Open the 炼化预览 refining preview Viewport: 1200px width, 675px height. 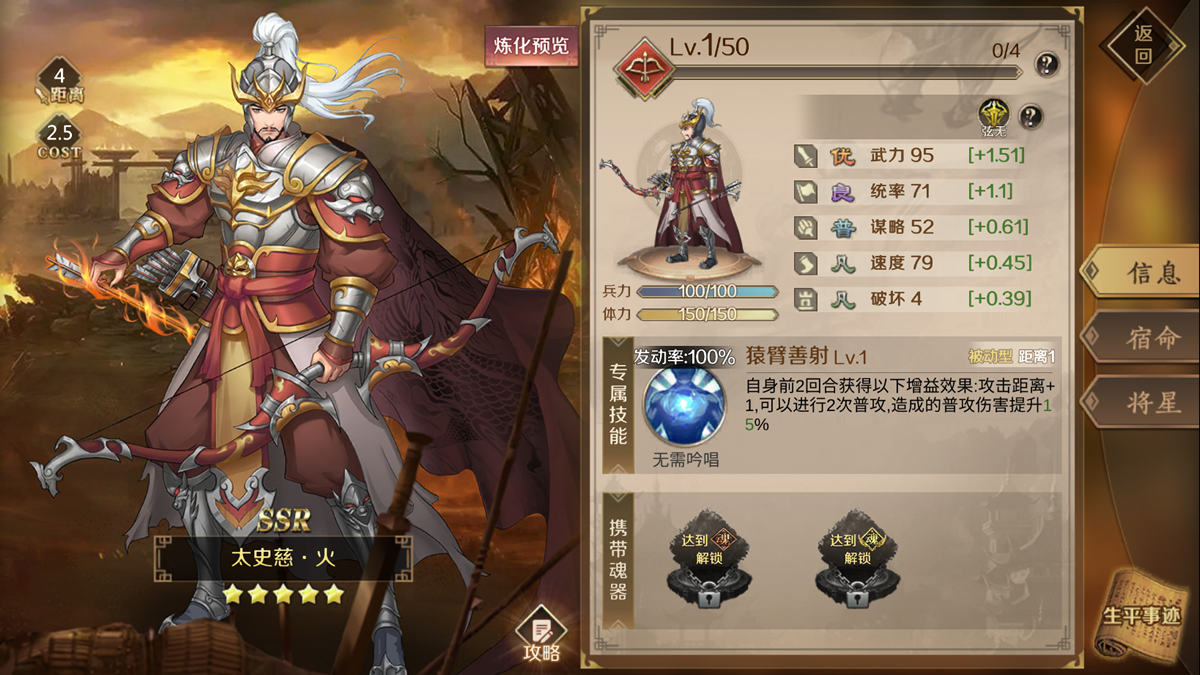pyautogui.click(x=531, y=46)
